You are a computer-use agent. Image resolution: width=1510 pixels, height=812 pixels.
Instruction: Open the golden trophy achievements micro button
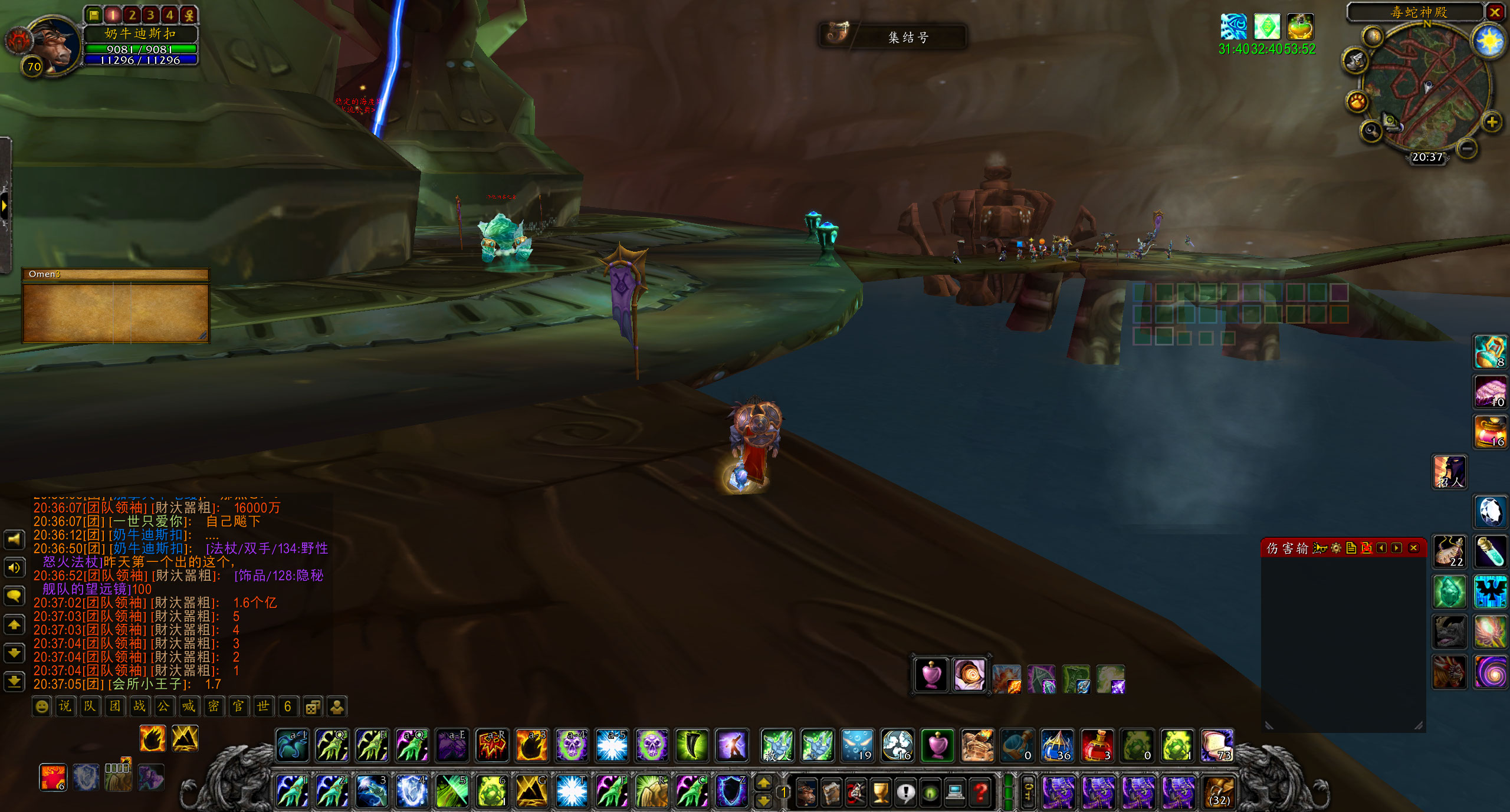coord(881,793)
